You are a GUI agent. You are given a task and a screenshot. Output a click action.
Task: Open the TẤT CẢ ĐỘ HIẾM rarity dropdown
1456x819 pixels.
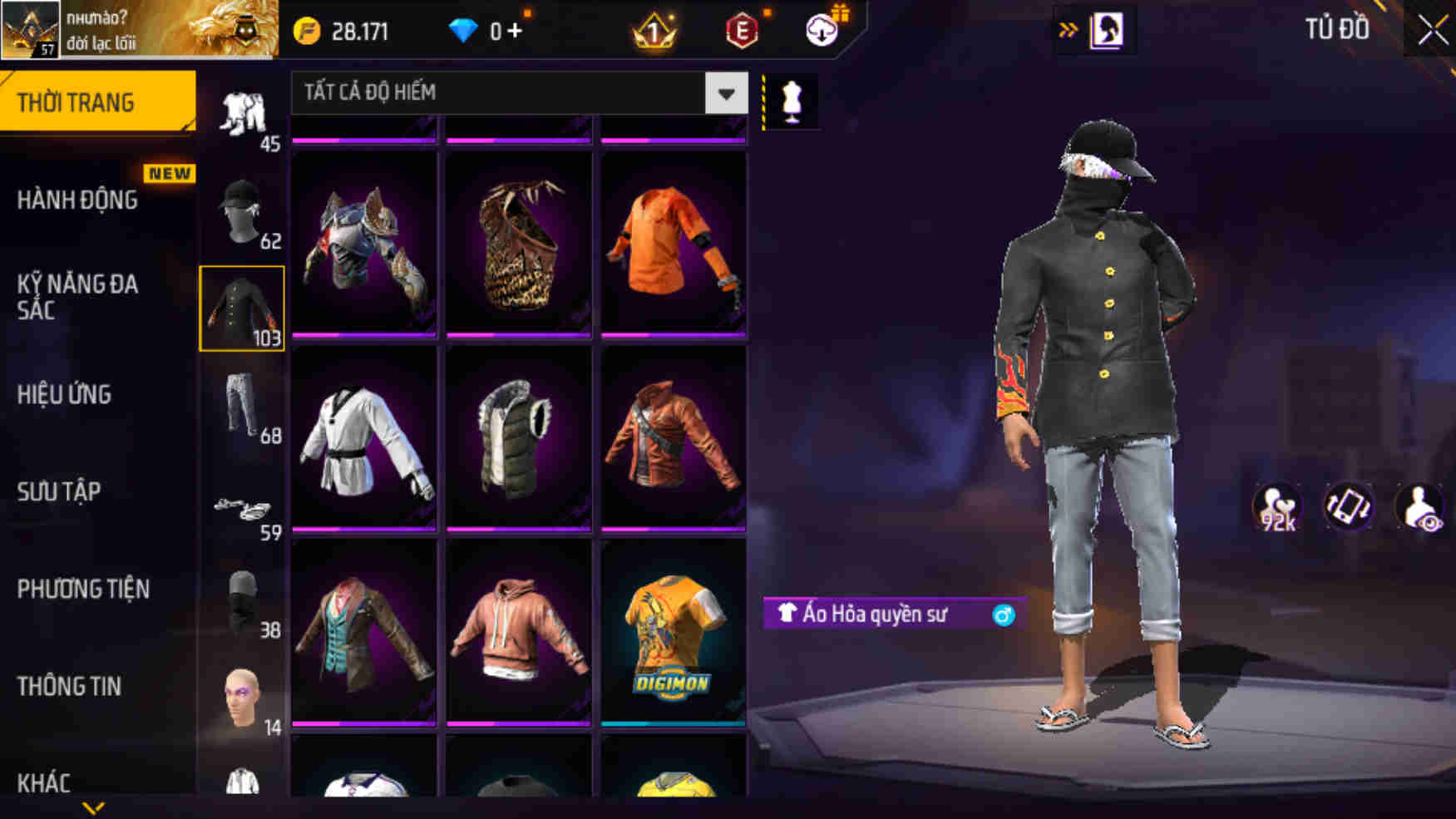pos(516,93)
